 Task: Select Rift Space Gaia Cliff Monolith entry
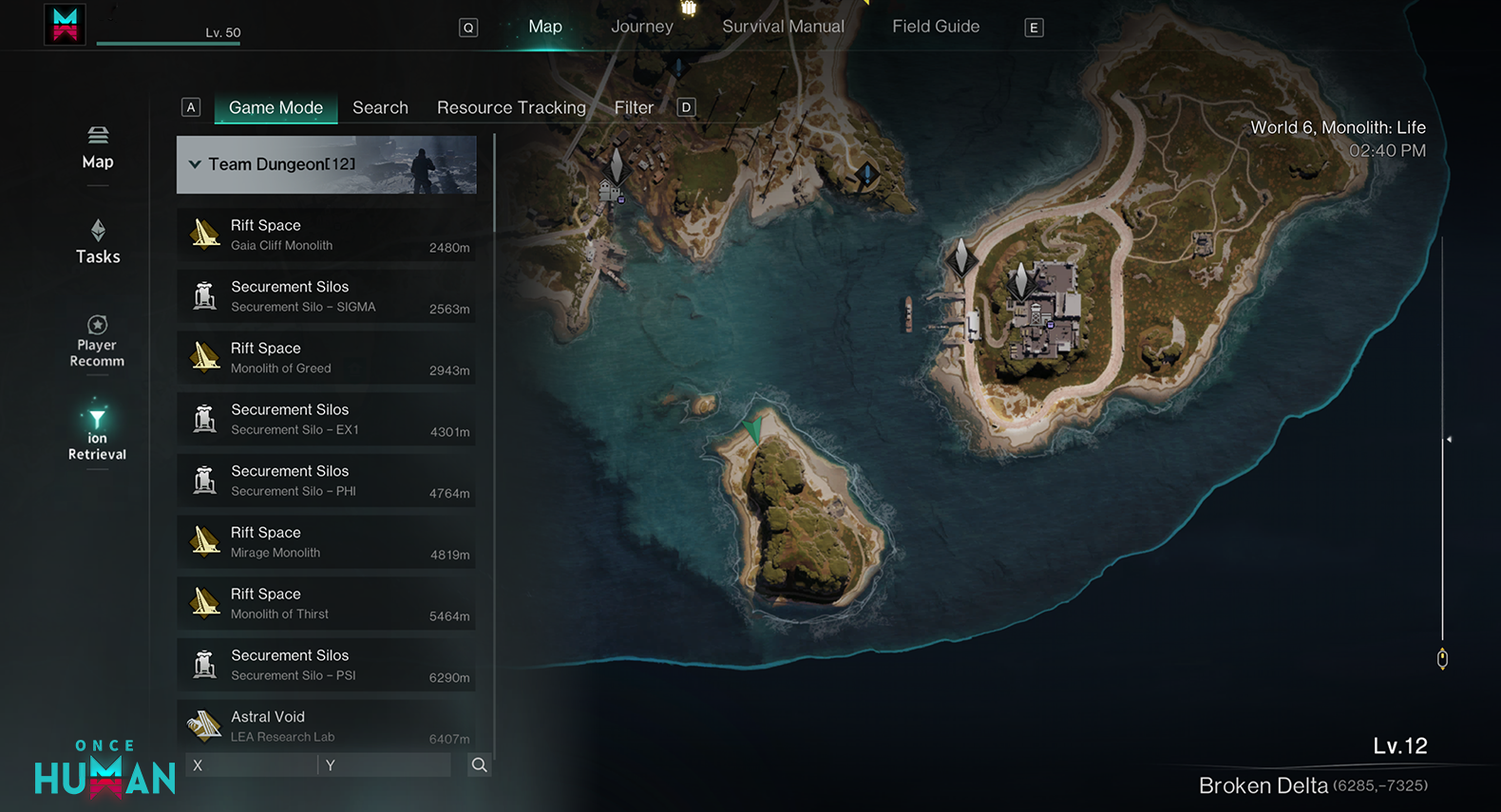pos(326,235)
